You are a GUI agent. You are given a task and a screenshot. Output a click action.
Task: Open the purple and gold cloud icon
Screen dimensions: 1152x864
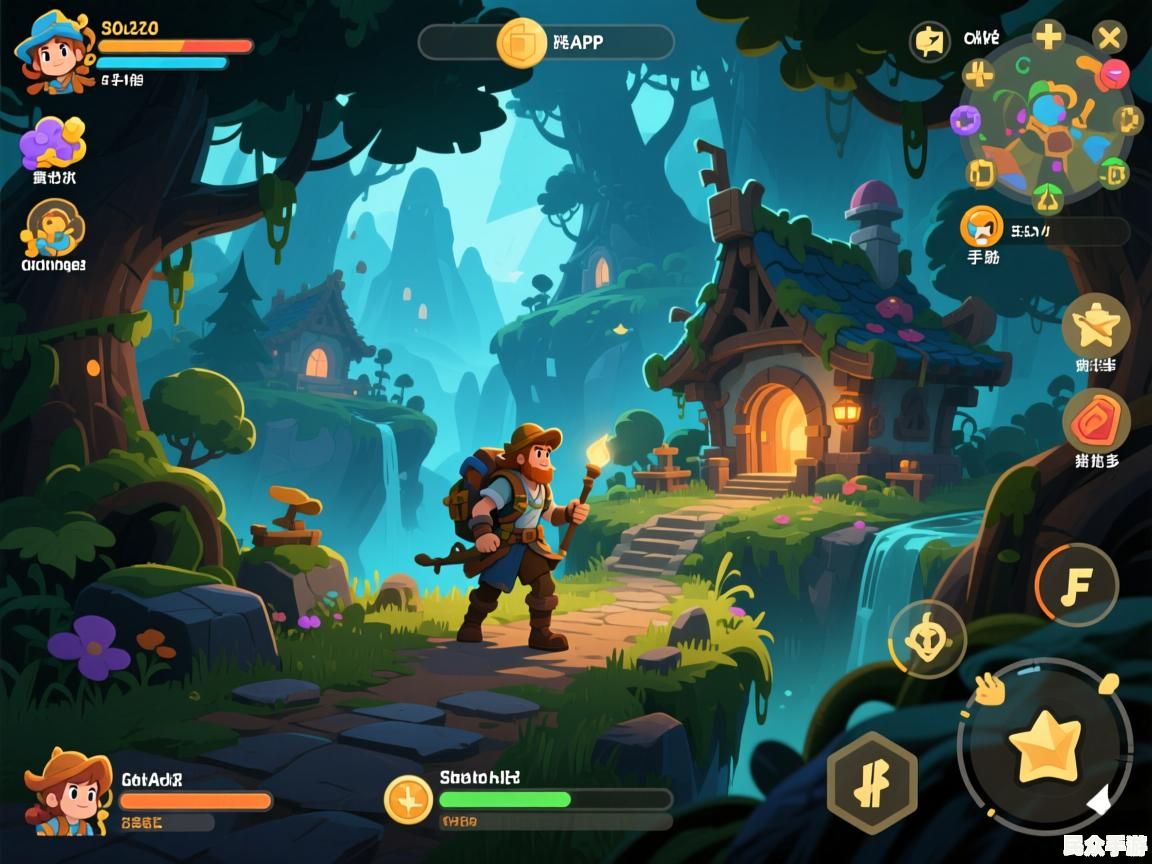point(53,142)
